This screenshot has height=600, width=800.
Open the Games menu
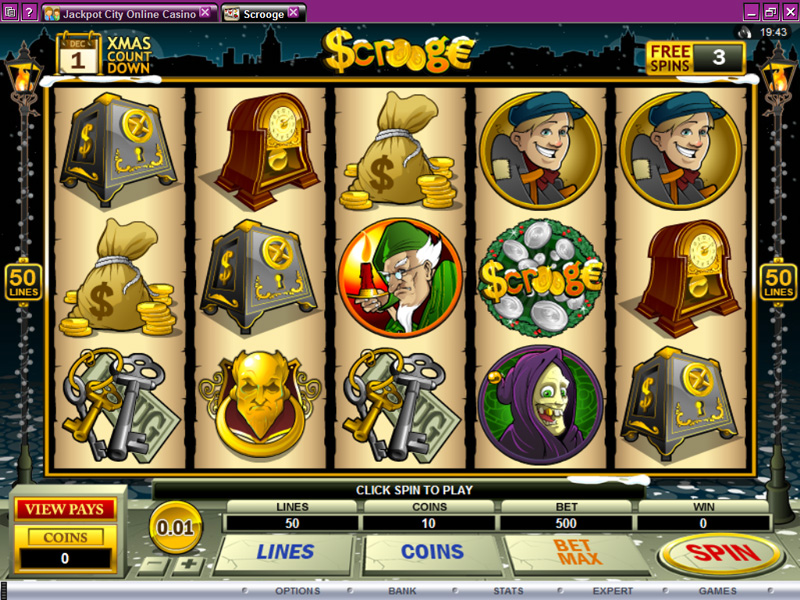pyautogui.click(x=717, y=591)
